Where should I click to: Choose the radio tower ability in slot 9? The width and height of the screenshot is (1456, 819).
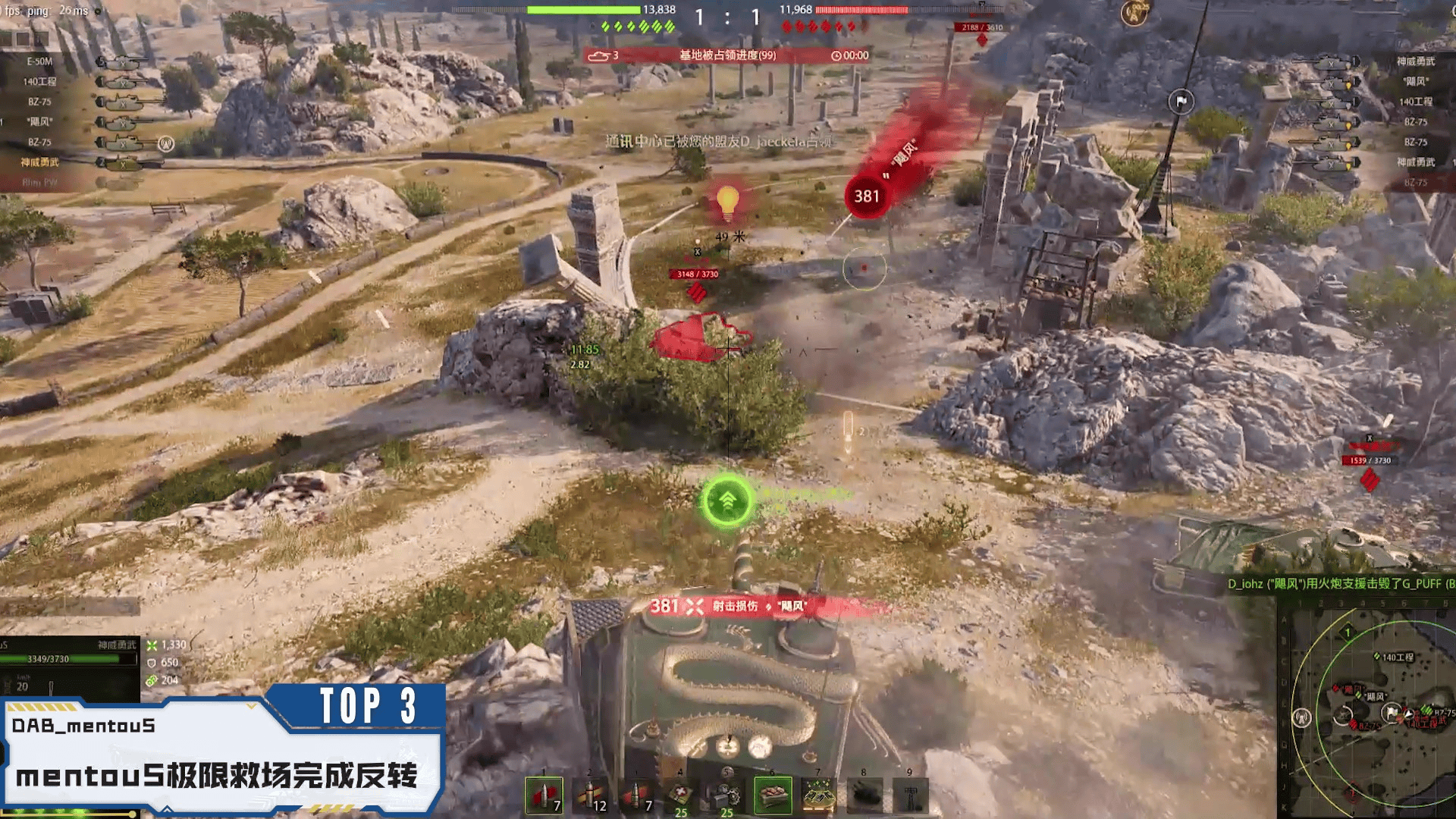910,795
